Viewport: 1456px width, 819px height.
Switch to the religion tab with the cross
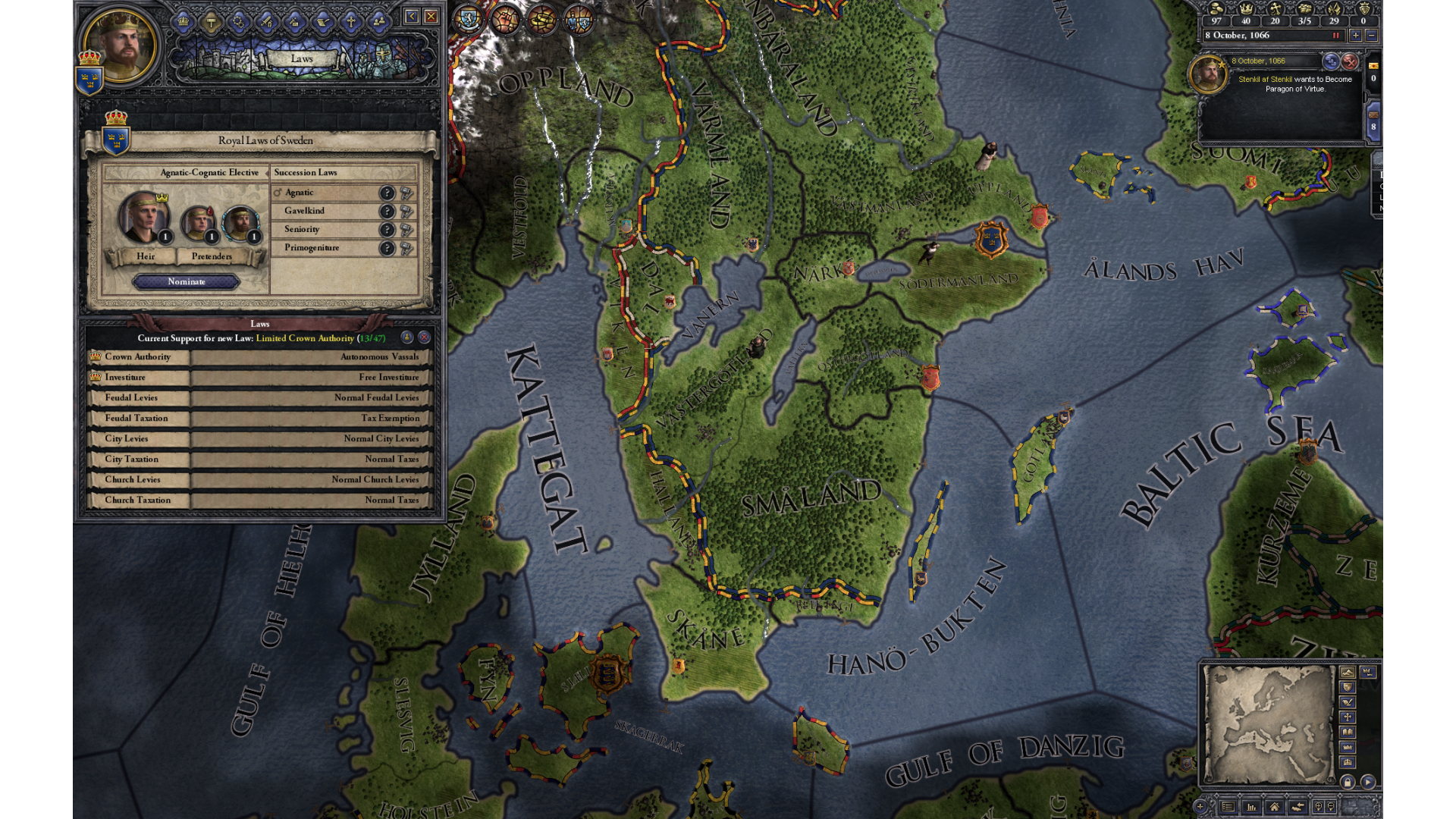coord(351,21)
